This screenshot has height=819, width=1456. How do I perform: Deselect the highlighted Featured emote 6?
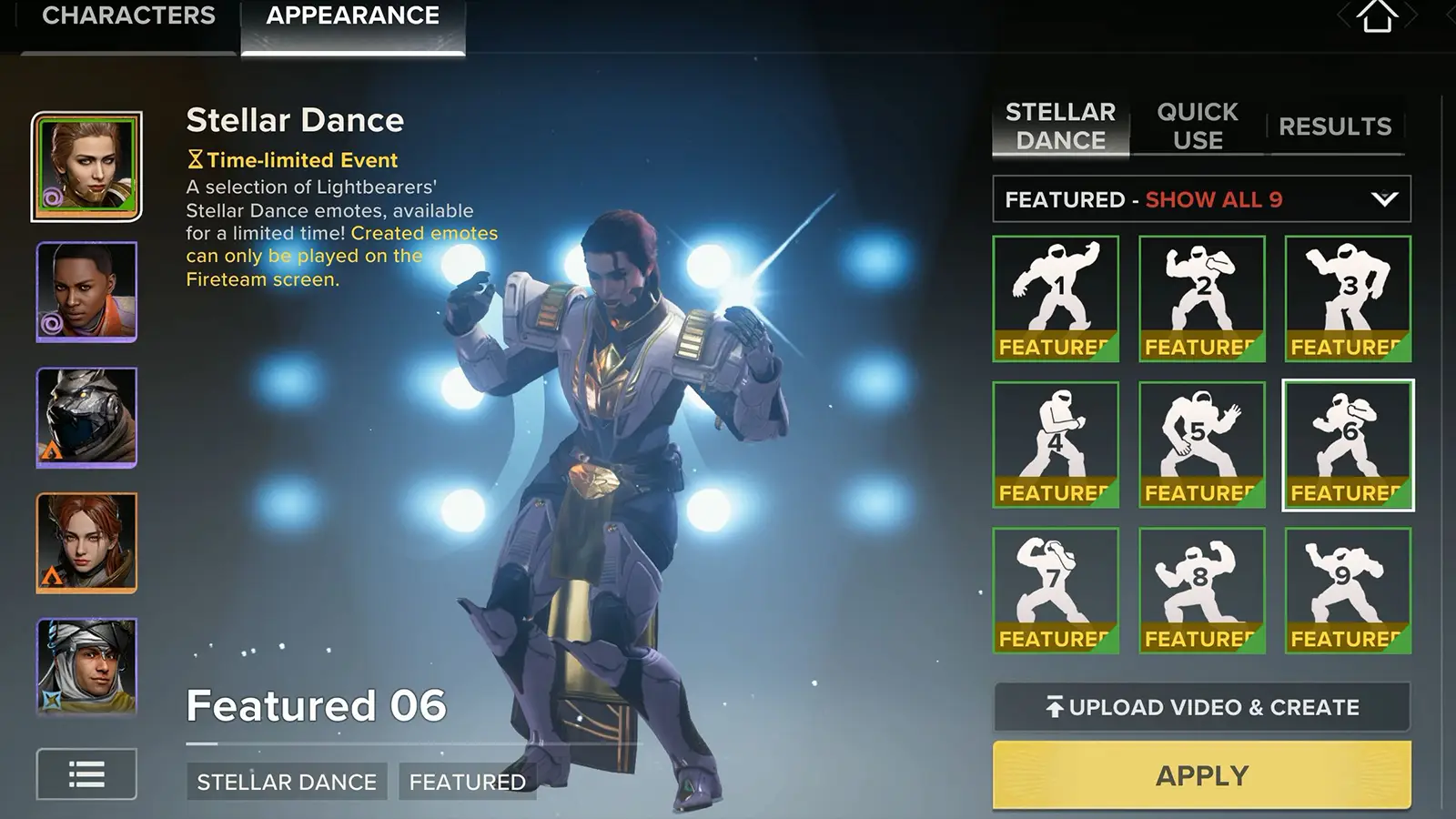click(1347, 443)
